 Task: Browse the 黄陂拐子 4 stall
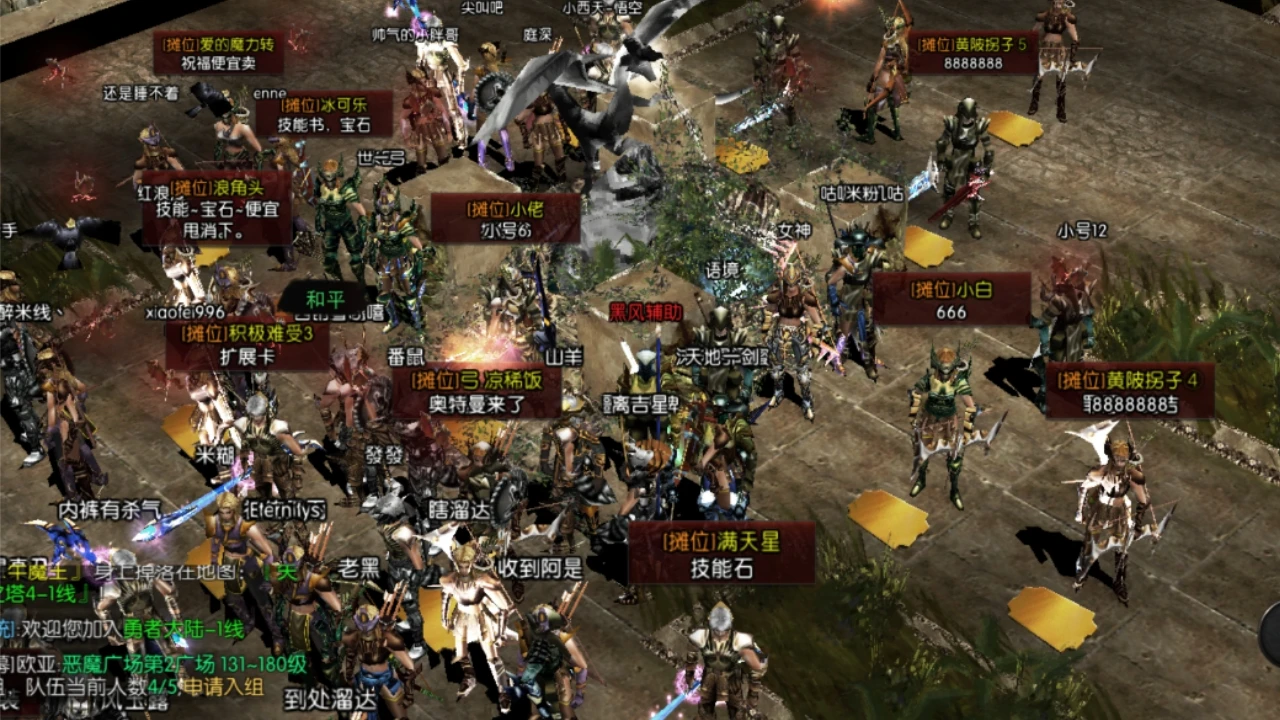click(1130, 390)
